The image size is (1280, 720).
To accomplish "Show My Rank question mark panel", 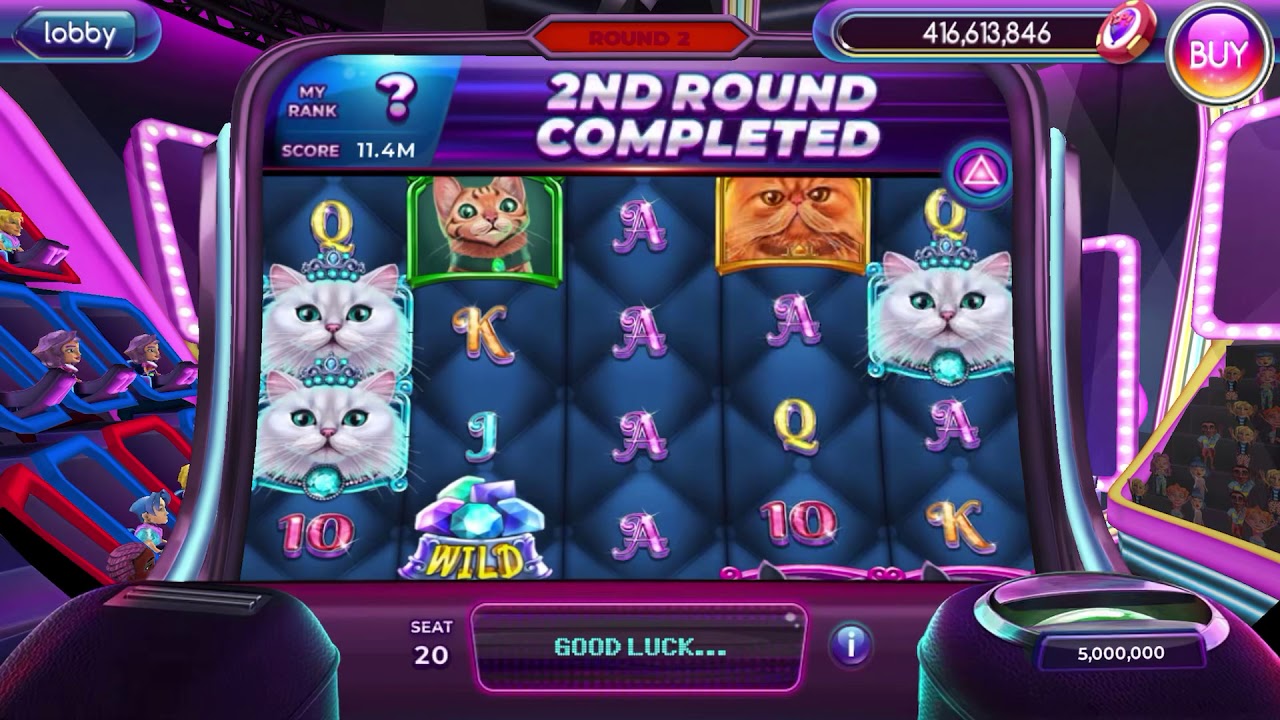I will click(x=394, y=98).
